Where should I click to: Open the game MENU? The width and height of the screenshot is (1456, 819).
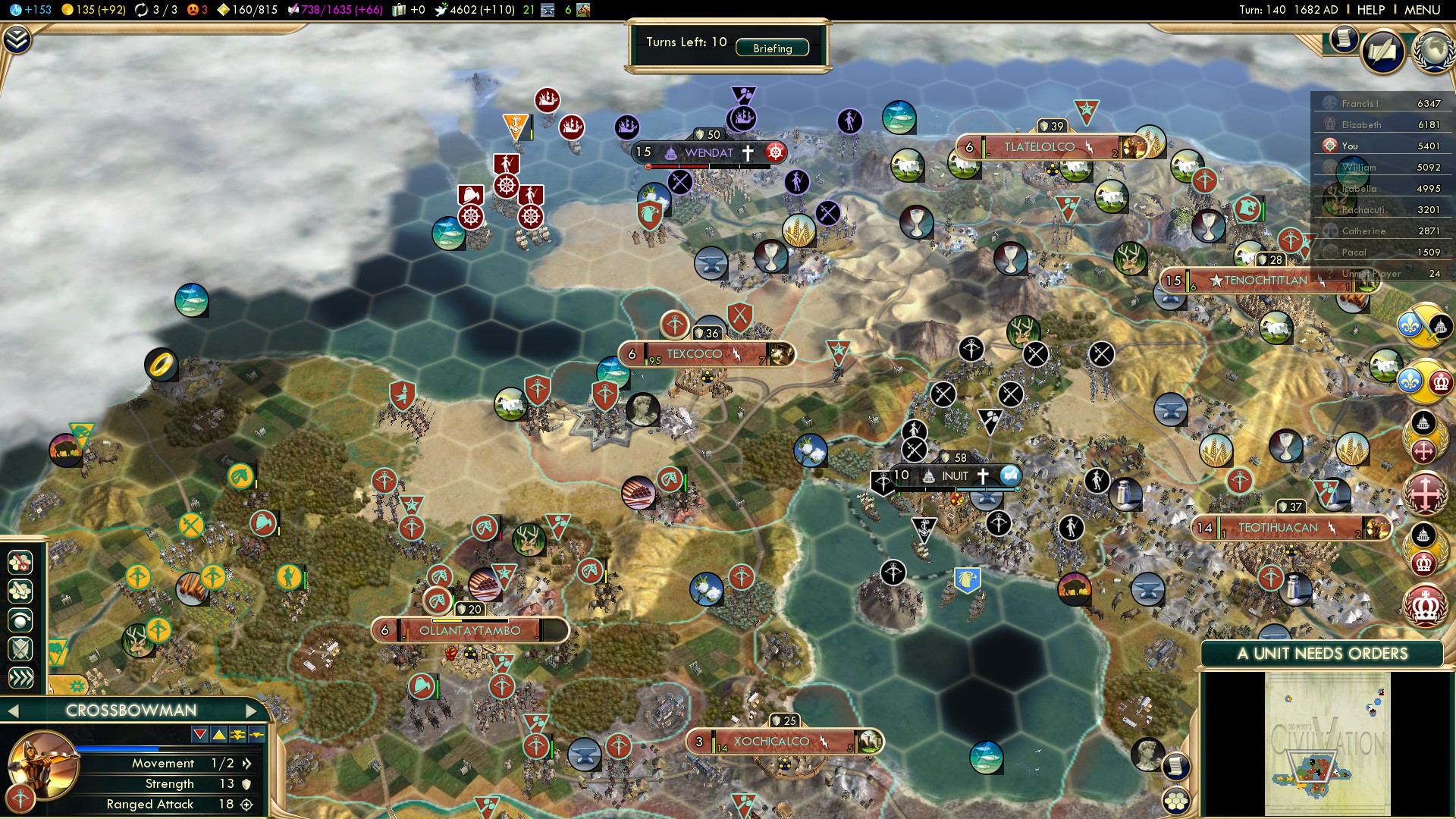coord(1422,10)
